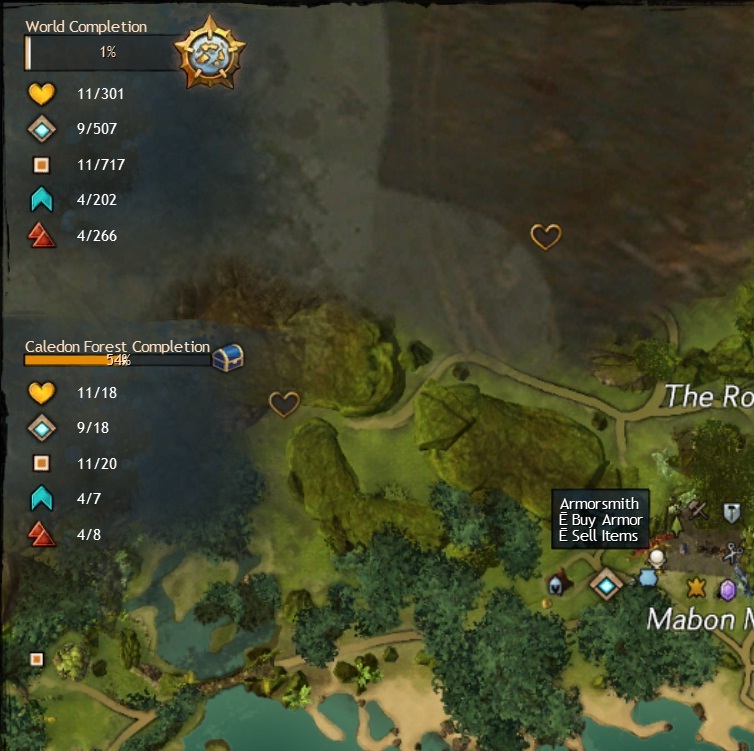
Task: Select the empty heart in the dark unexplored region
Action: pos(545,237)
